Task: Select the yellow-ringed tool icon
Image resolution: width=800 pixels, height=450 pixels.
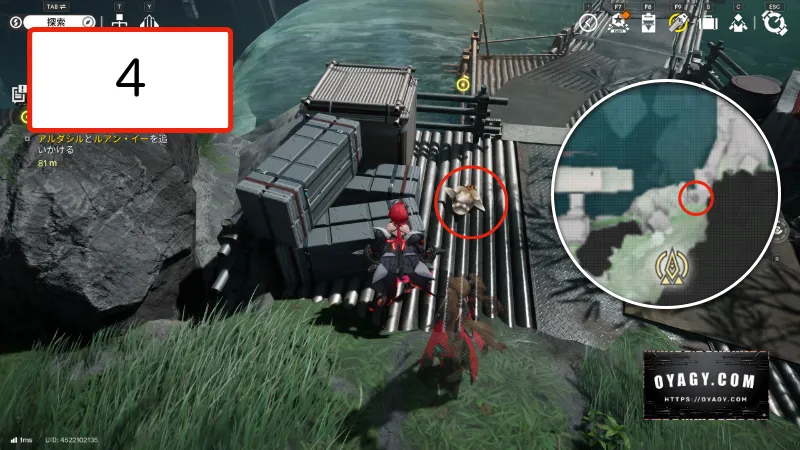Action: point(679,22)
